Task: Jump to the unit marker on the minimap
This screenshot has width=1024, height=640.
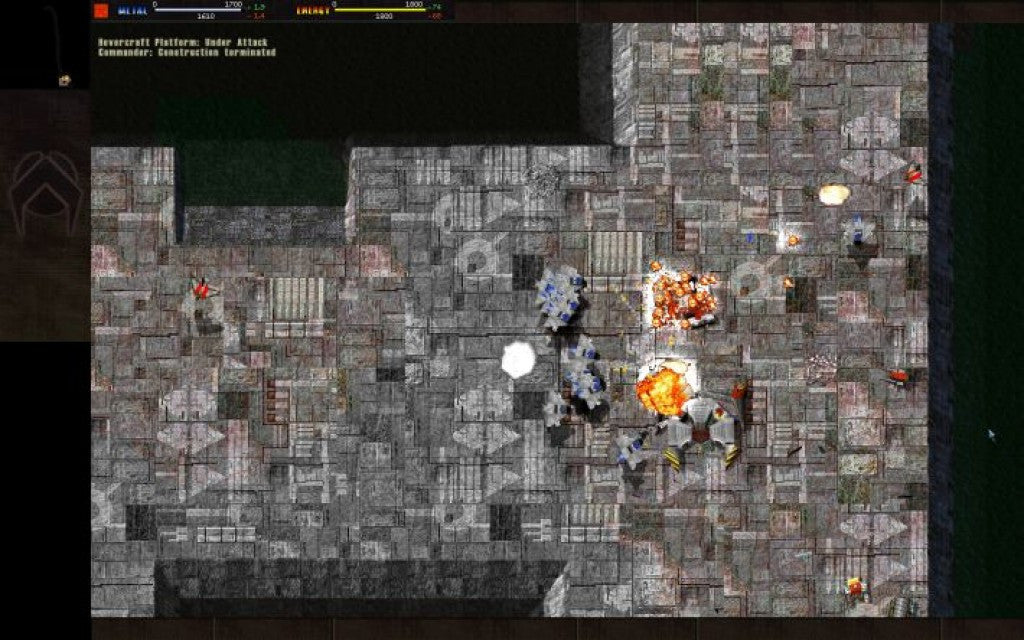Action: tap(65, 80)
